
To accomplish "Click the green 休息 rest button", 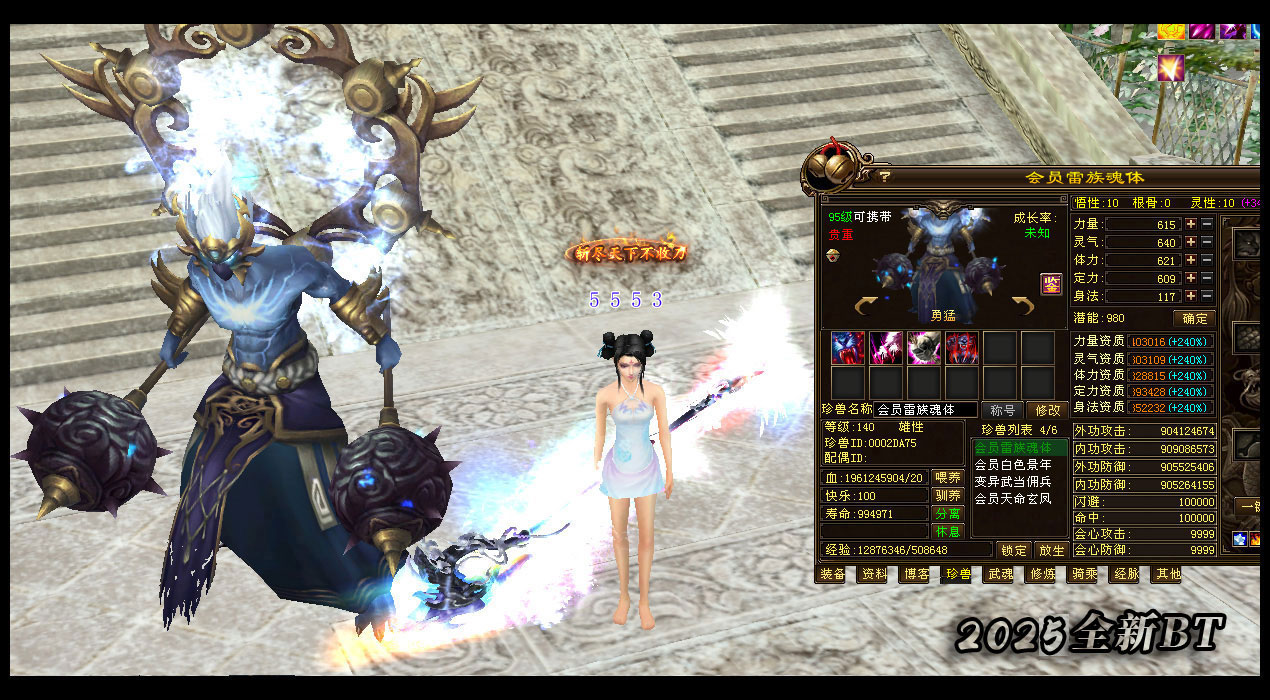I will click(x=946, y=531).
